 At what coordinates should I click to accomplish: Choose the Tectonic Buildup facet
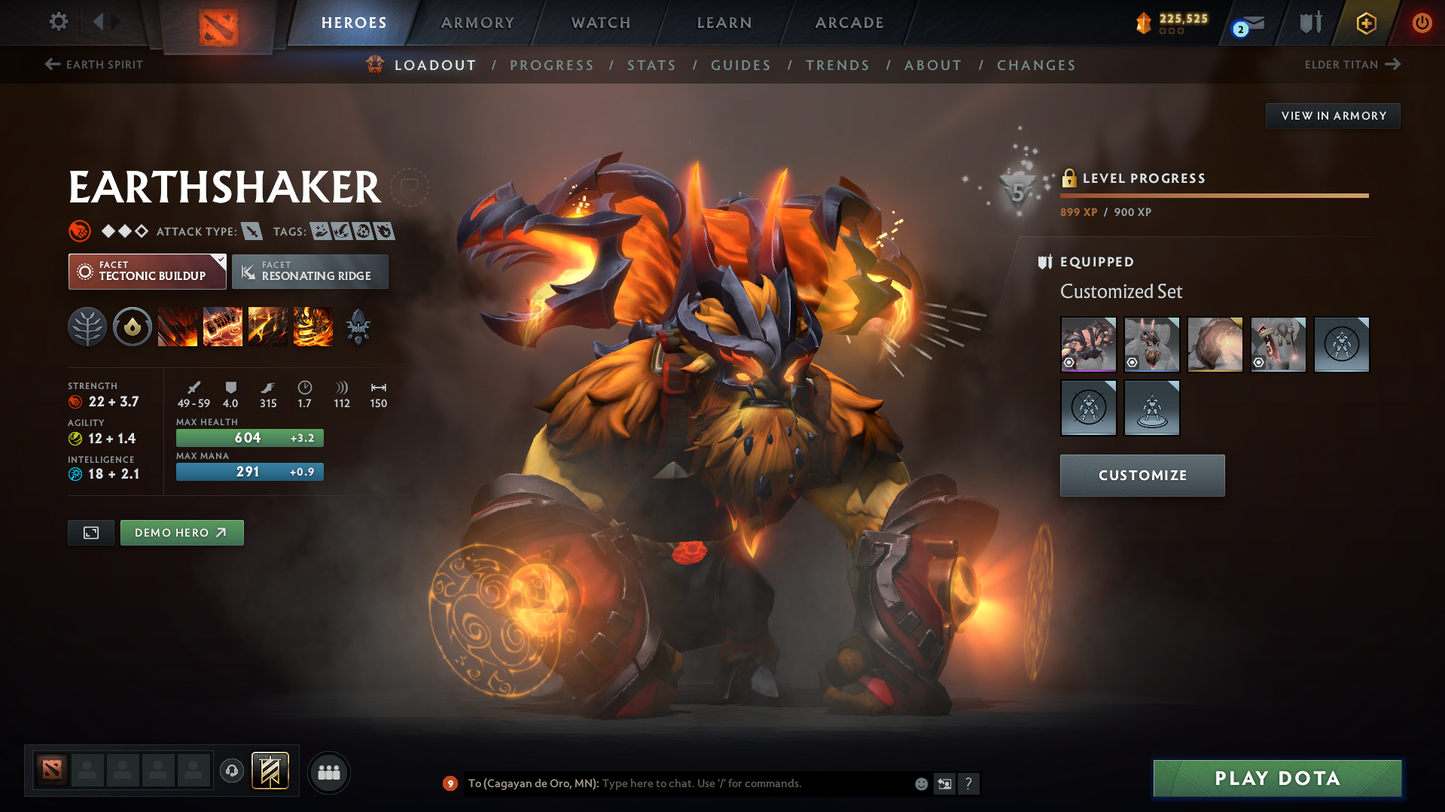147,272
